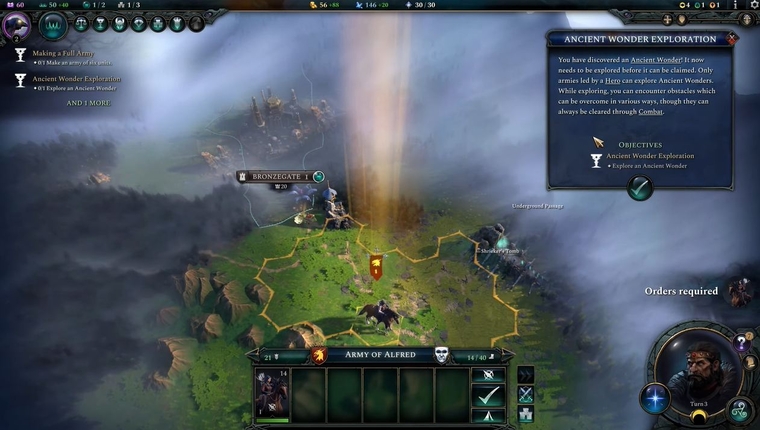Click the crossed swords button beside army panel
Screen dimensions: 760x430
click(526, 395)
